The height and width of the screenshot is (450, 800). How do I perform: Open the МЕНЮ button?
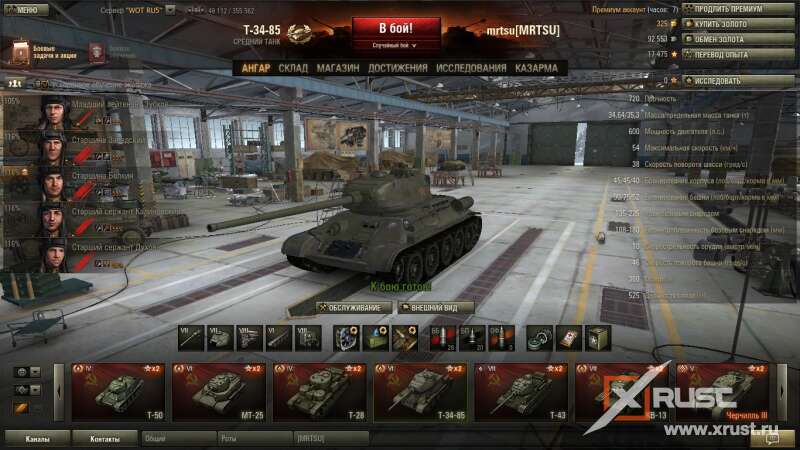(26, 10)
